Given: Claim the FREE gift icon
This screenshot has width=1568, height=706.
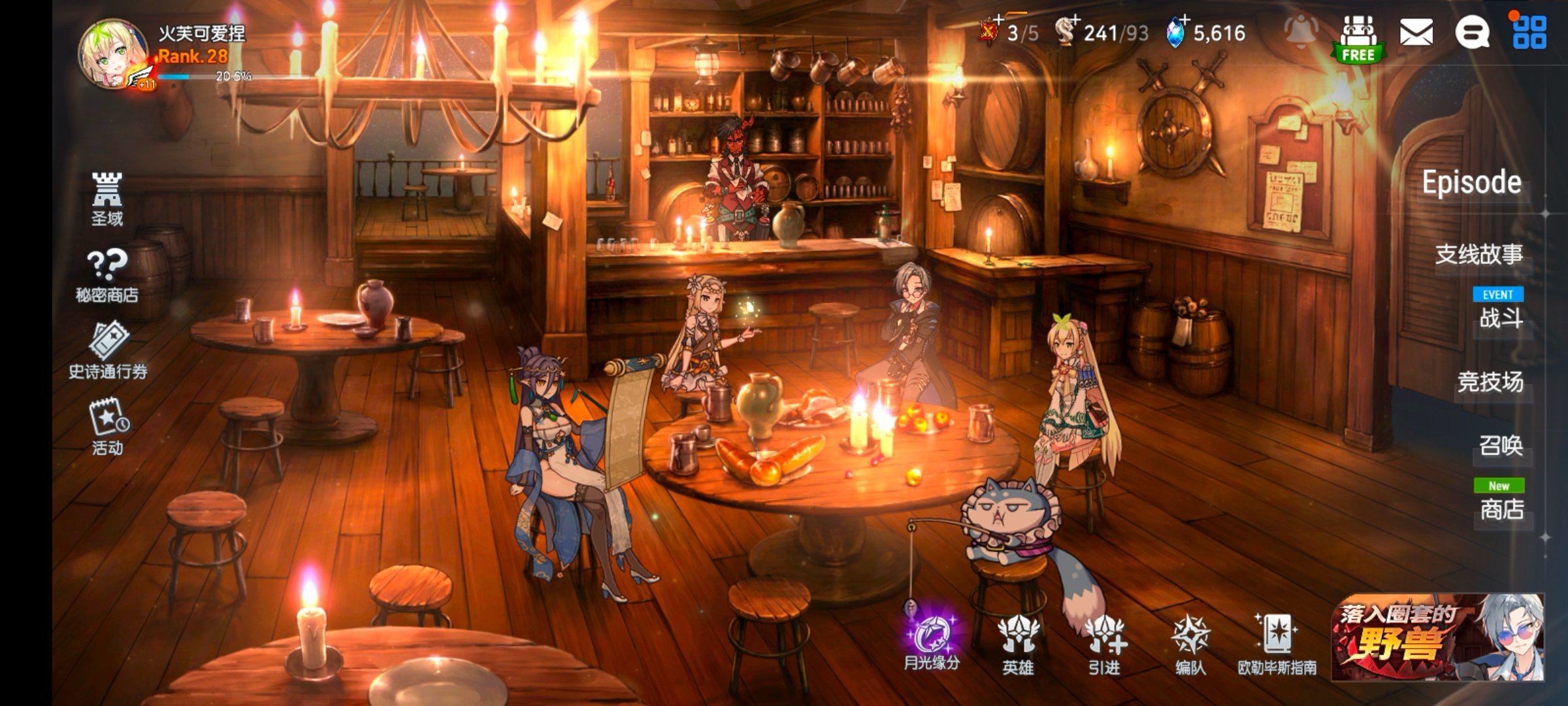Looking at the screenshot, I should click(1359, 38).
